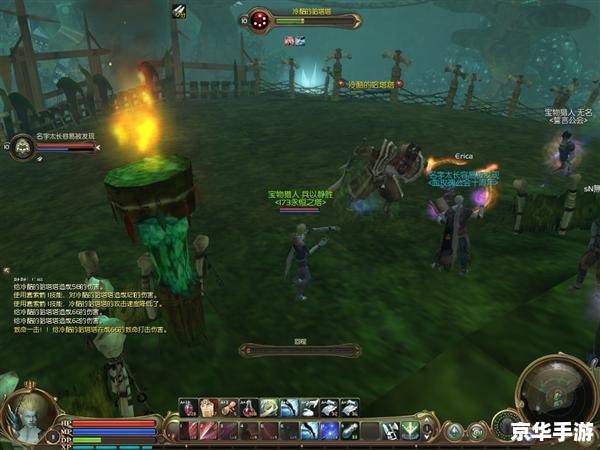Click the round green swirl menu button

coord(477,431)
